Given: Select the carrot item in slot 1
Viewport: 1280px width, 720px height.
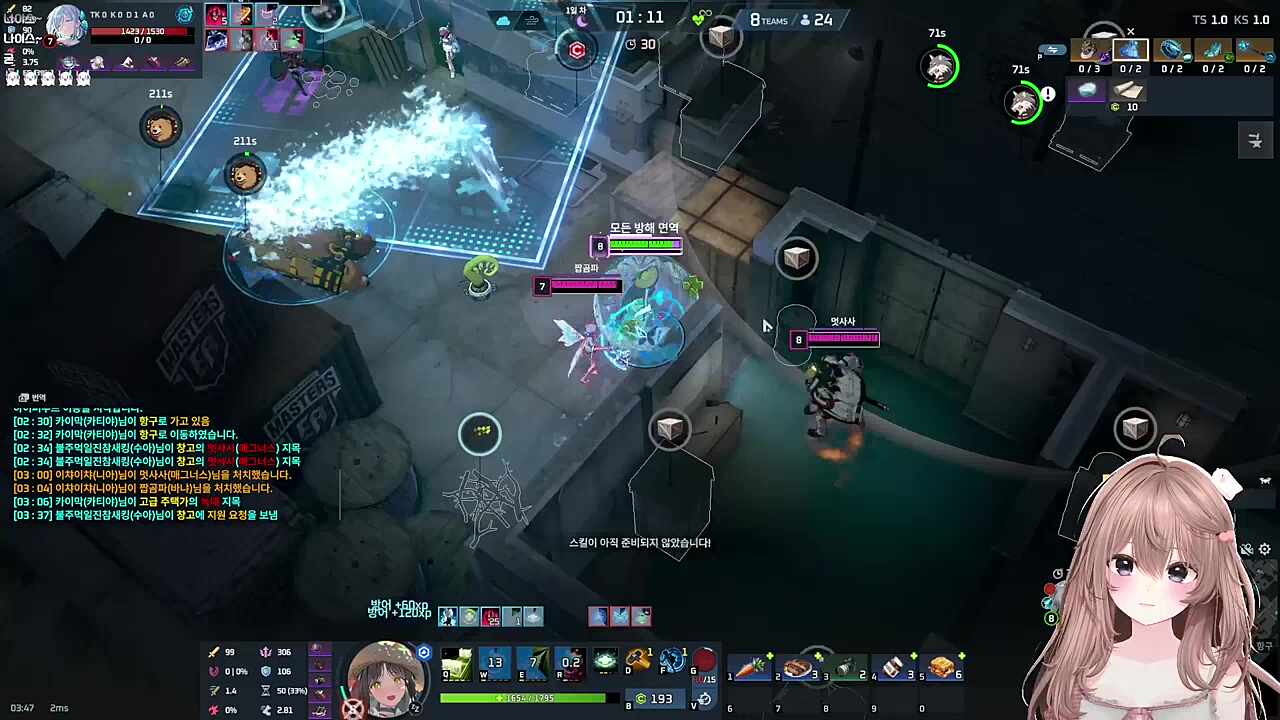Looking at the screenshot, I should tap(750, 667).
